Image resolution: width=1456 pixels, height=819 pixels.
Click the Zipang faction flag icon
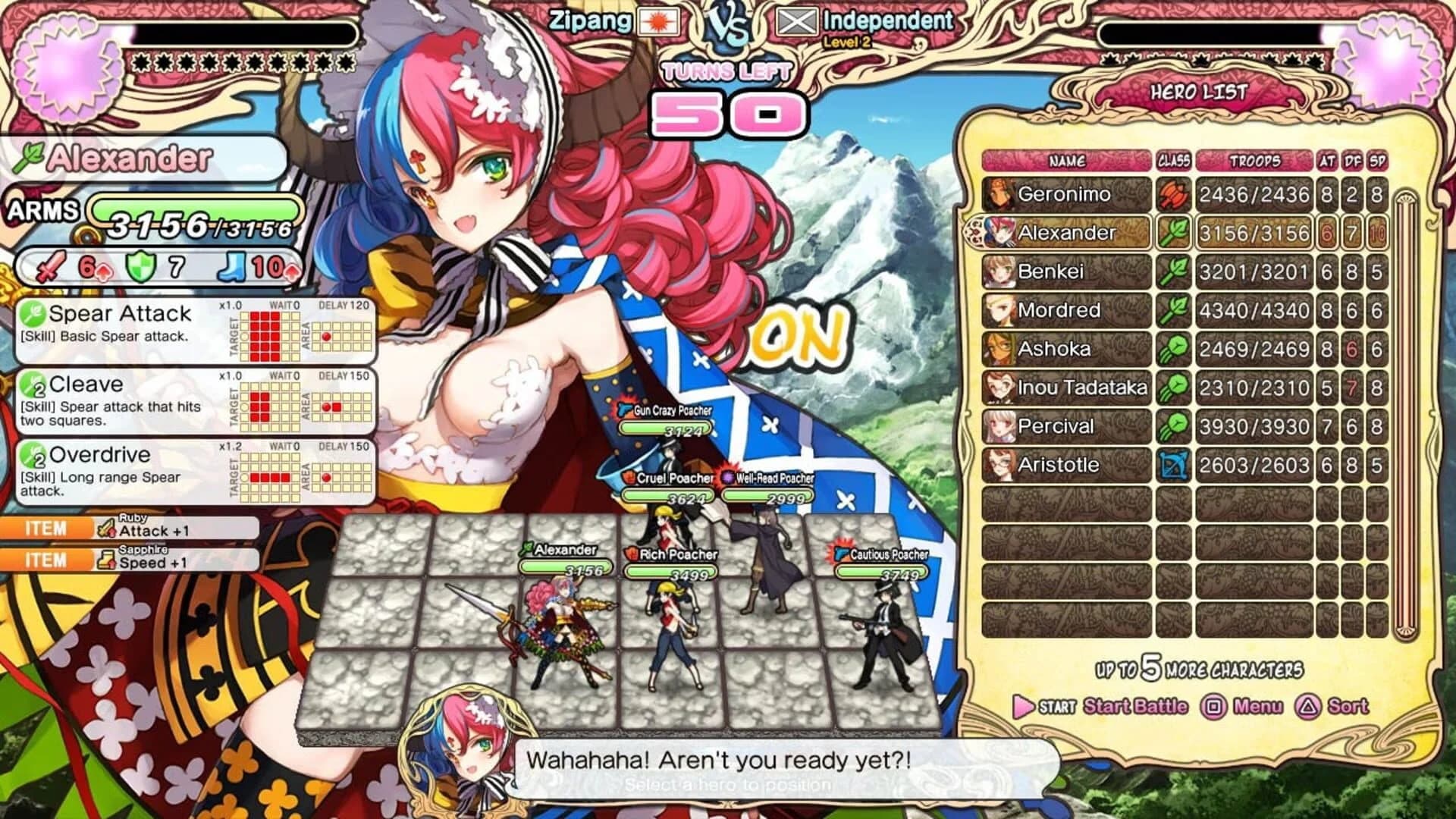pyautogui.click(x=658, y=20)
